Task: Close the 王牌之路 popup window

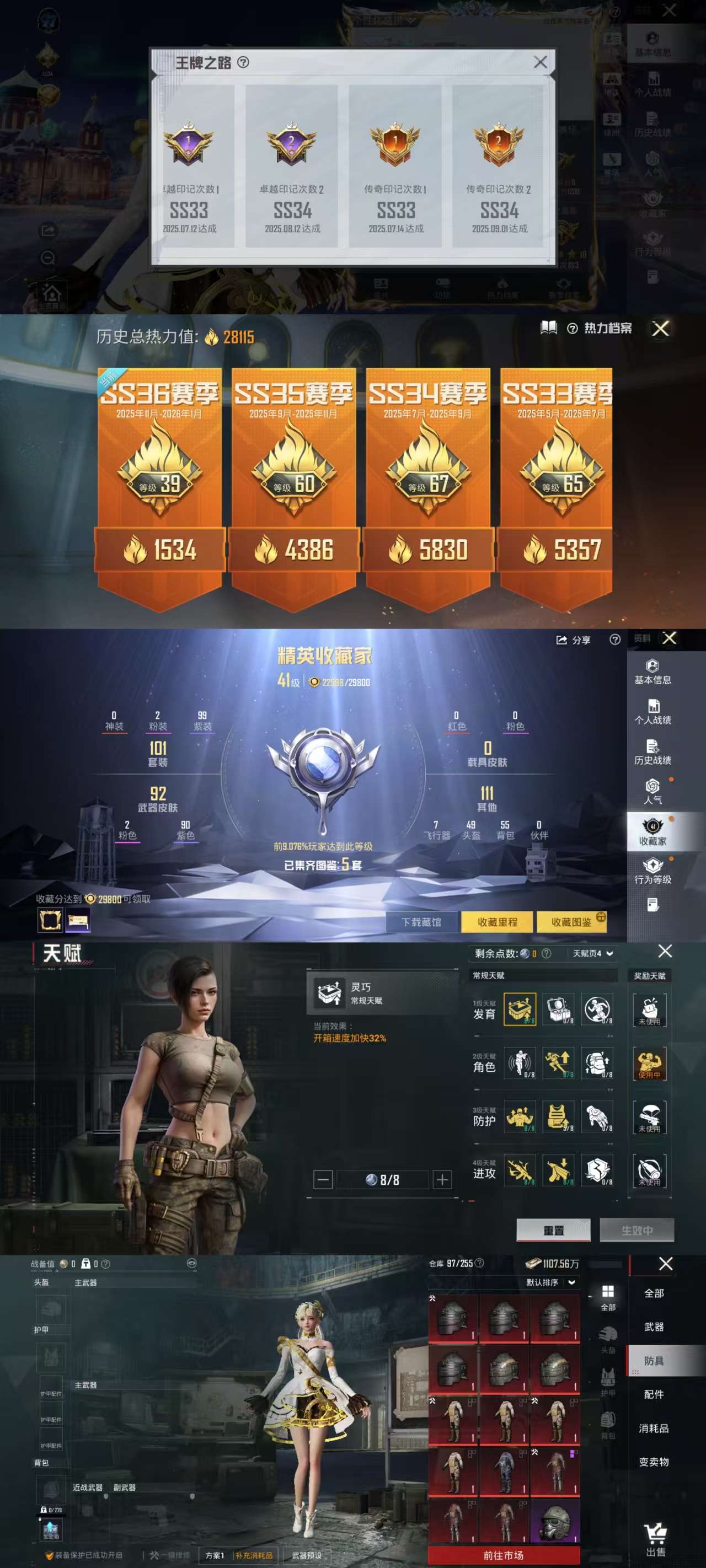Action: coord(539,62)
